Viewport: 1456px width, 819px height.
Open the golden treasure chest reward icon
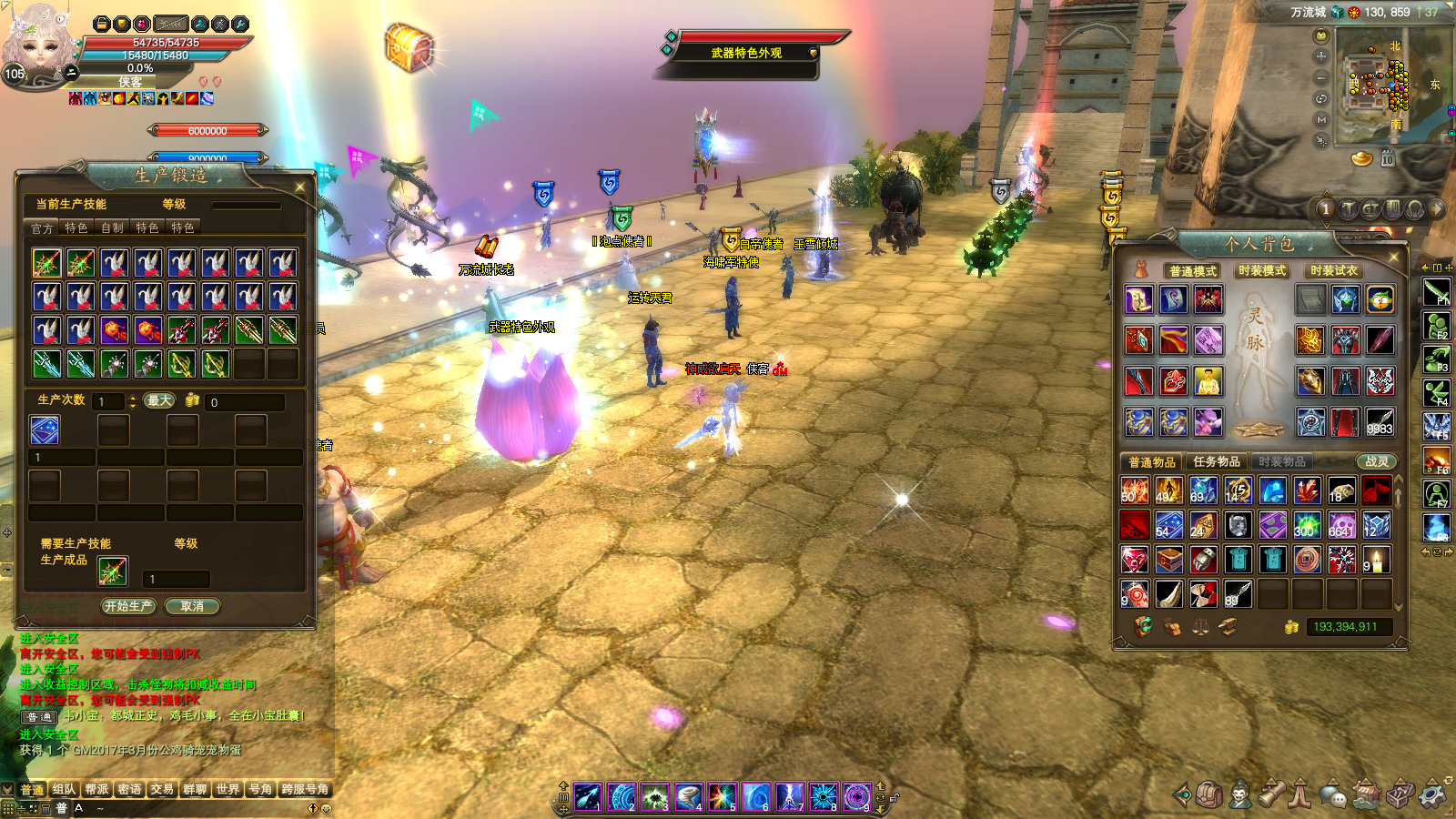(x=409, y=45)
